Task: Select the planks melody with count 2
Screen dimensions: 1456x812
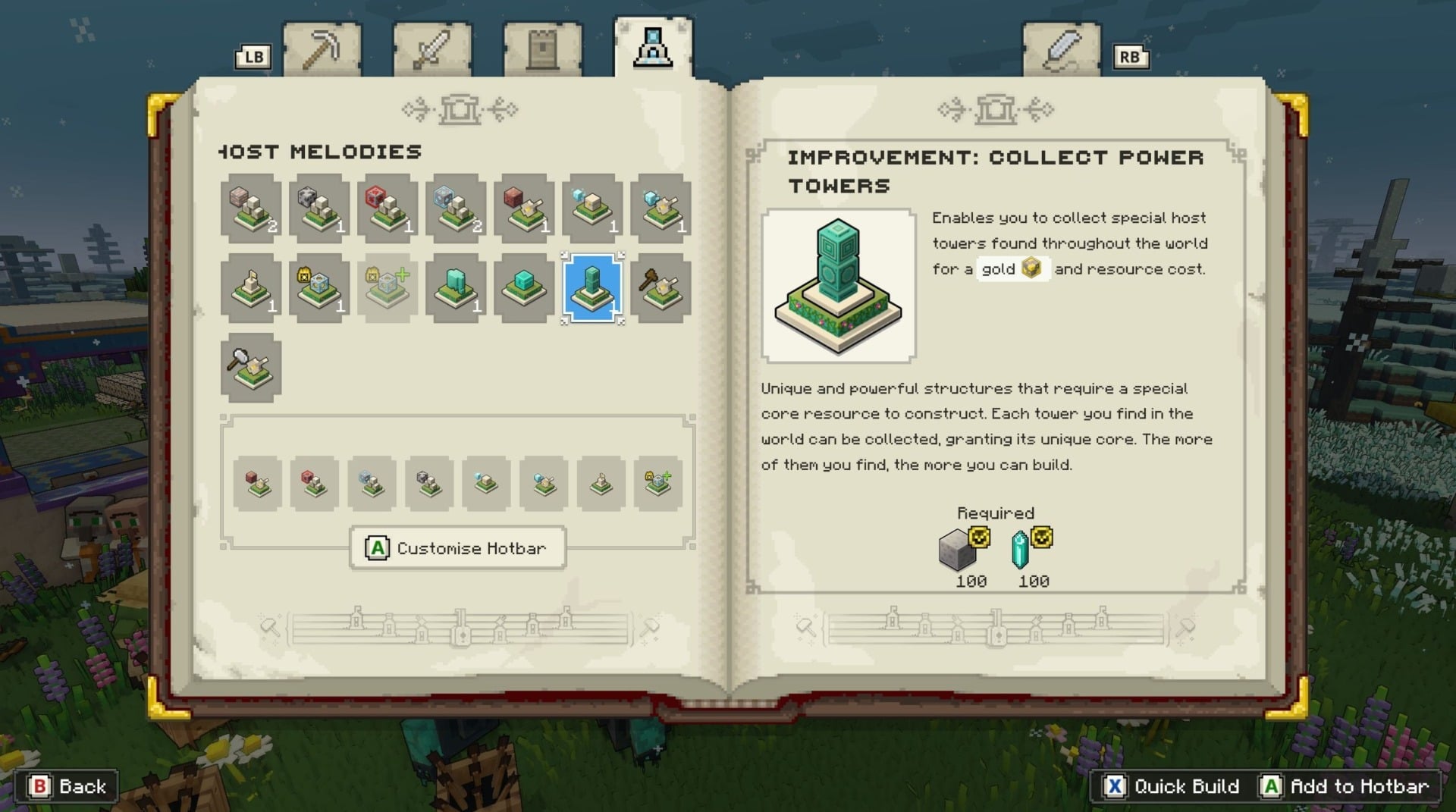Action: point(250,208)
